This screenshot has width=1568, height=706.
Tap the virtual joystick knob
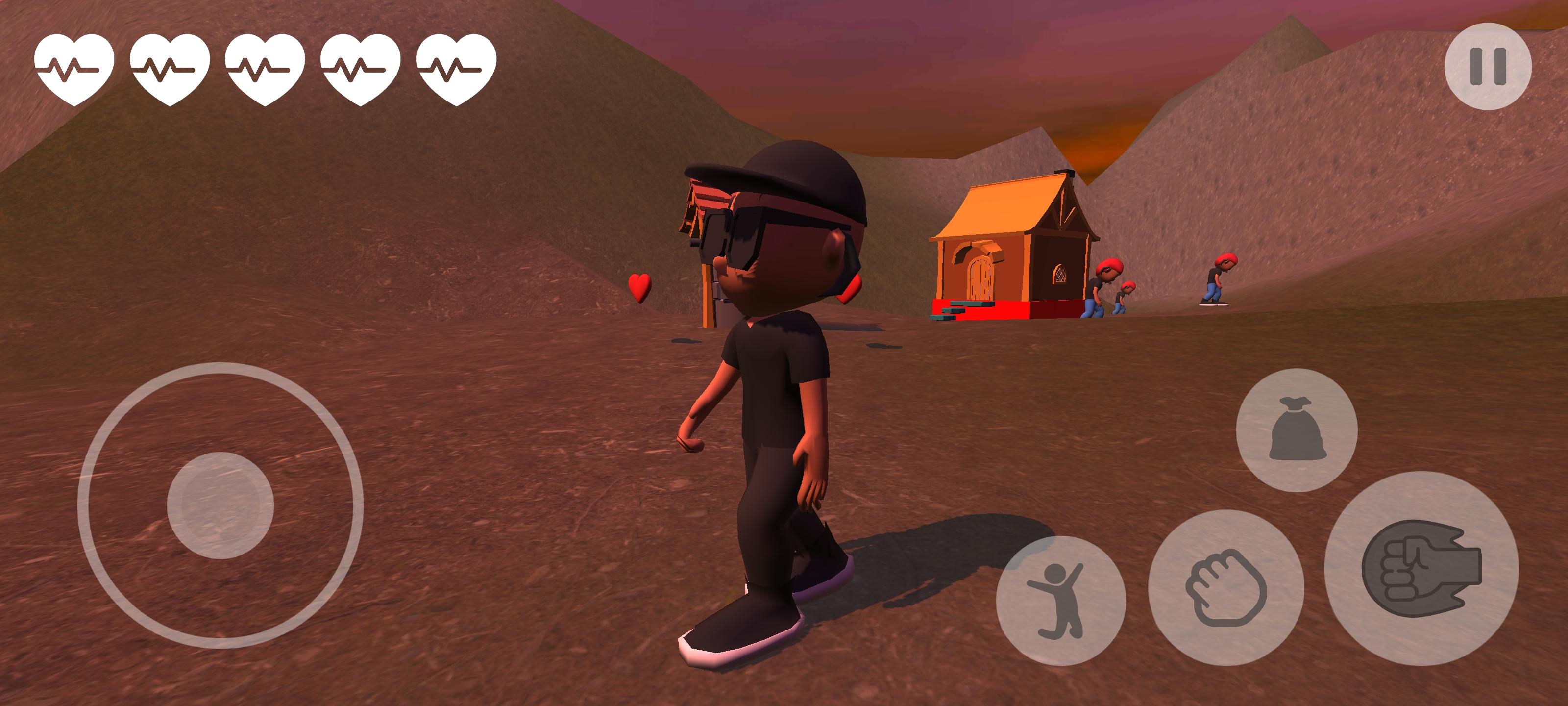pyautogui.click(x=220, y=505)
